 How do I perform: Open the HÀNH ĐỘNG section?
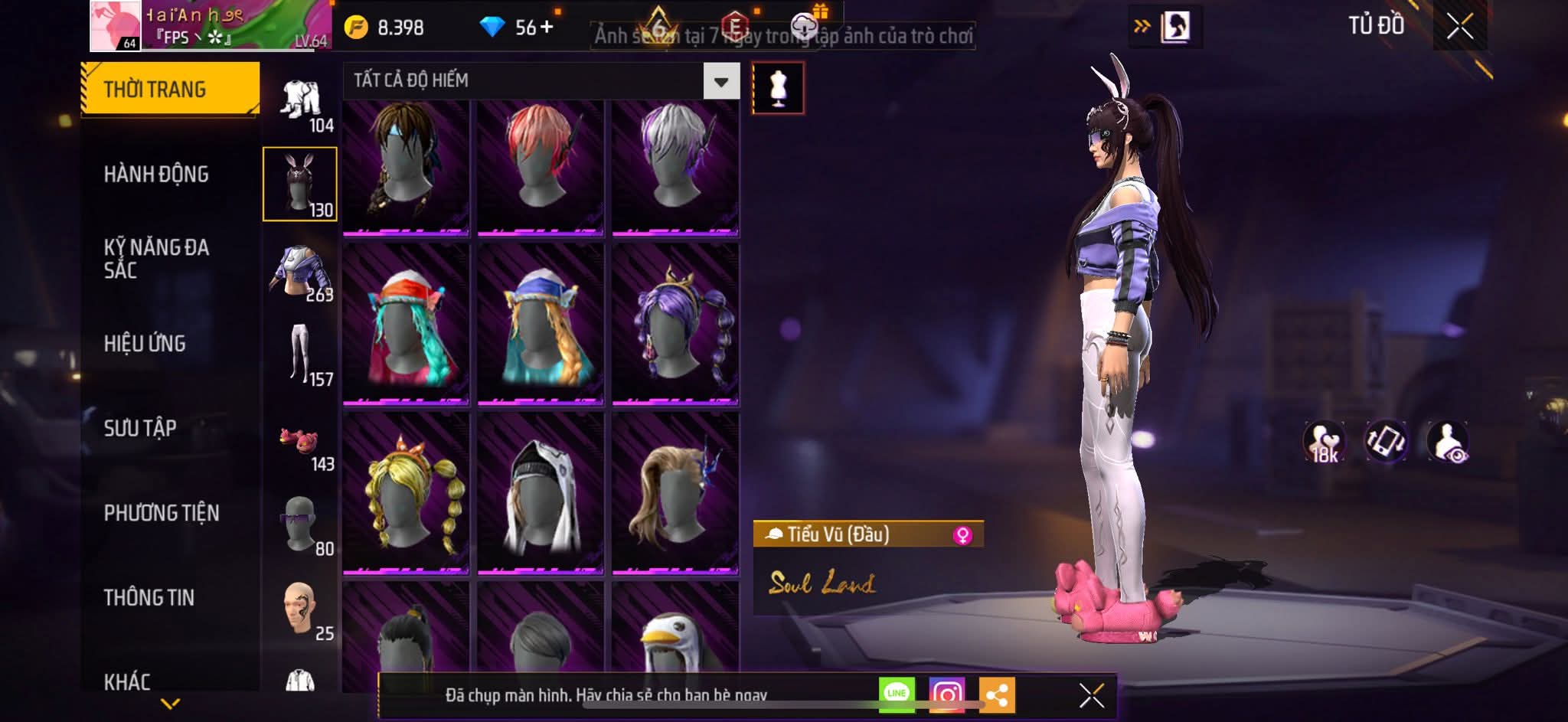point(156,174)
